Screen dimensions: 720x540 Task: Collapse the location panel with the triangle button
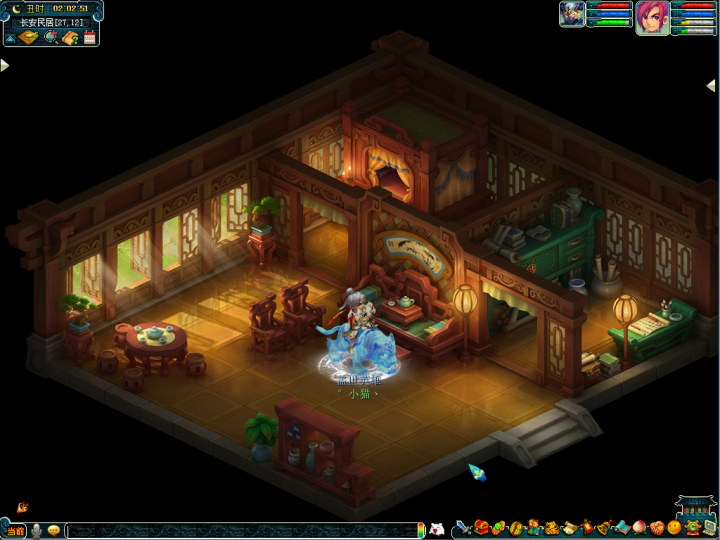pos(9,38)
